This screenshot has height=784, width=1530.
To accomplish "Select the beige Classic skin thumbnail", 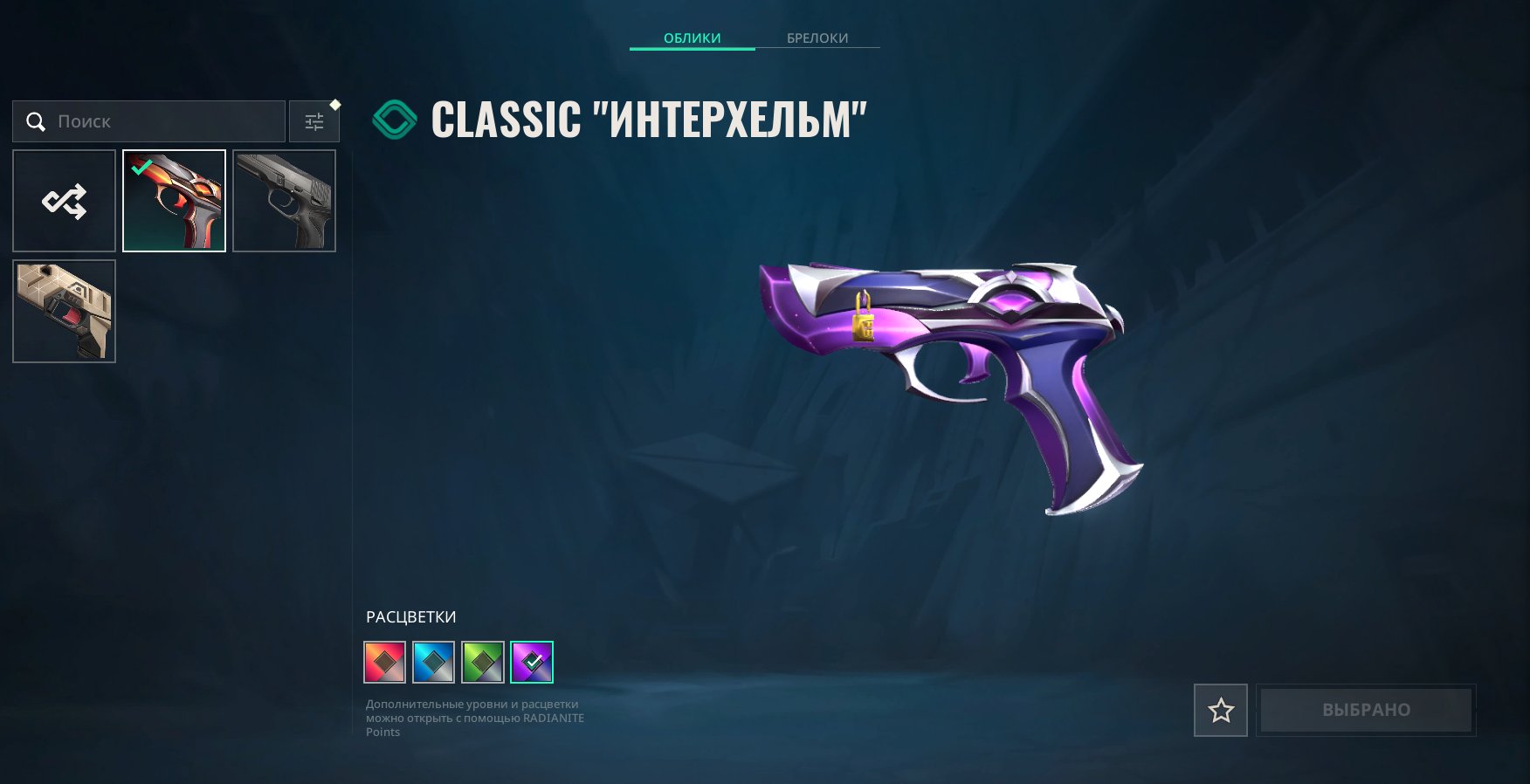I will [64, 311].
